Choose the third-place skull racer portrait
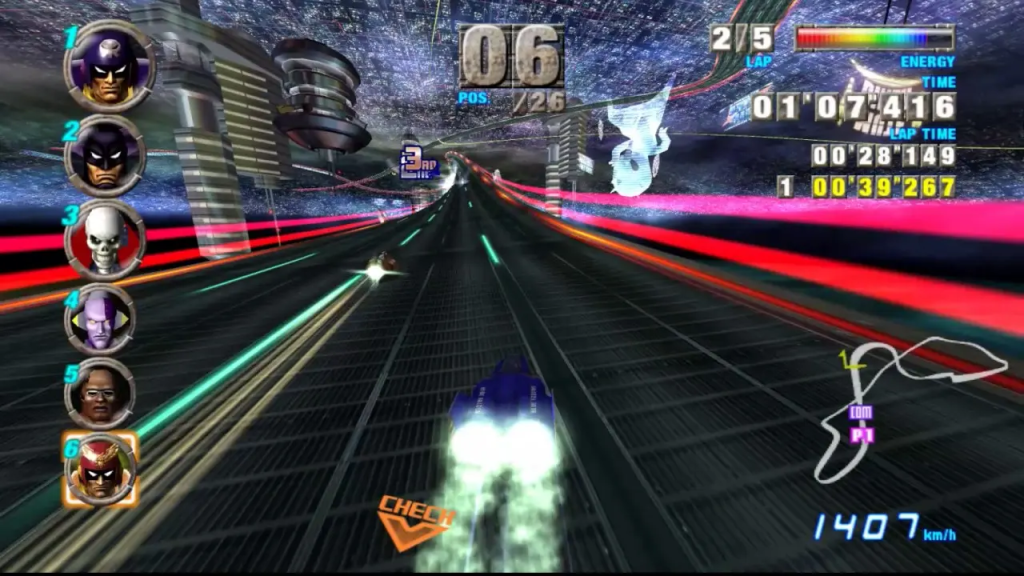Screen dimensions: 1024x576 point(104,239)
